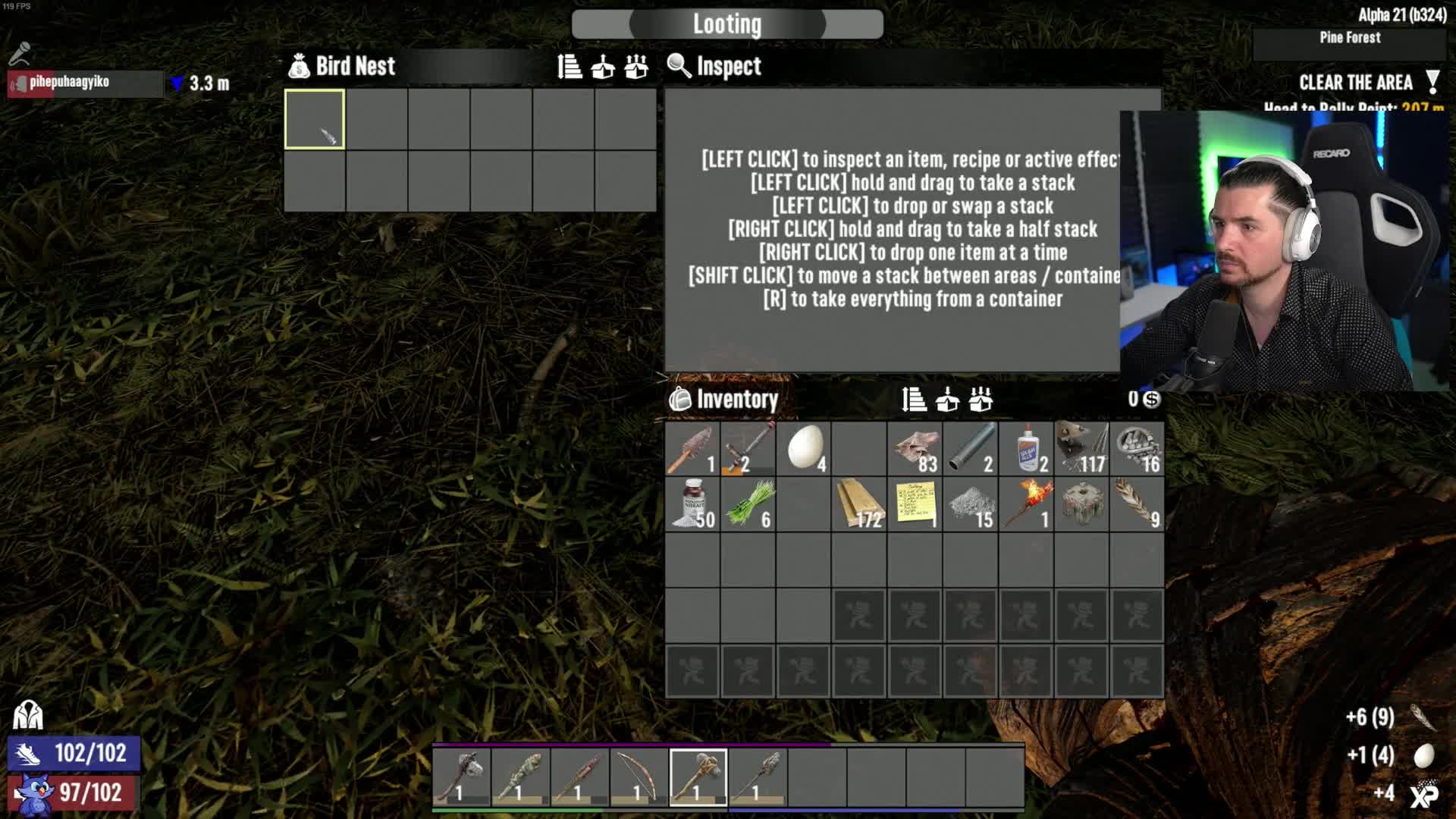Image resolution: width=1456 pixels, height=819 pixels.
Task: Choose the green plant fibers stack
Action: (x=748, y=504)
